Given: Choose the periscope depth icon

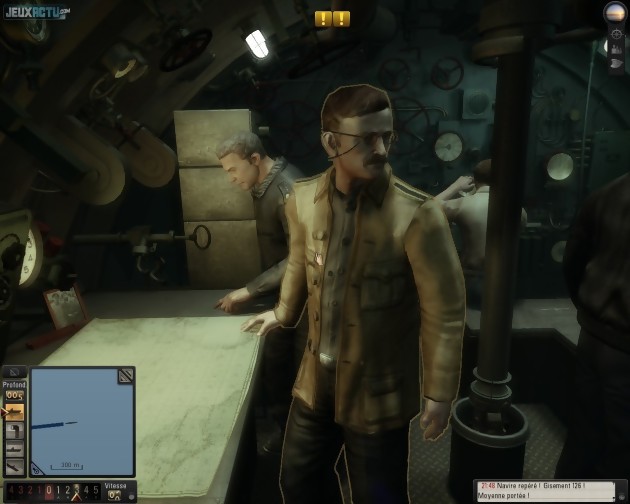Looking at the screenshot, I should point(15,431).
